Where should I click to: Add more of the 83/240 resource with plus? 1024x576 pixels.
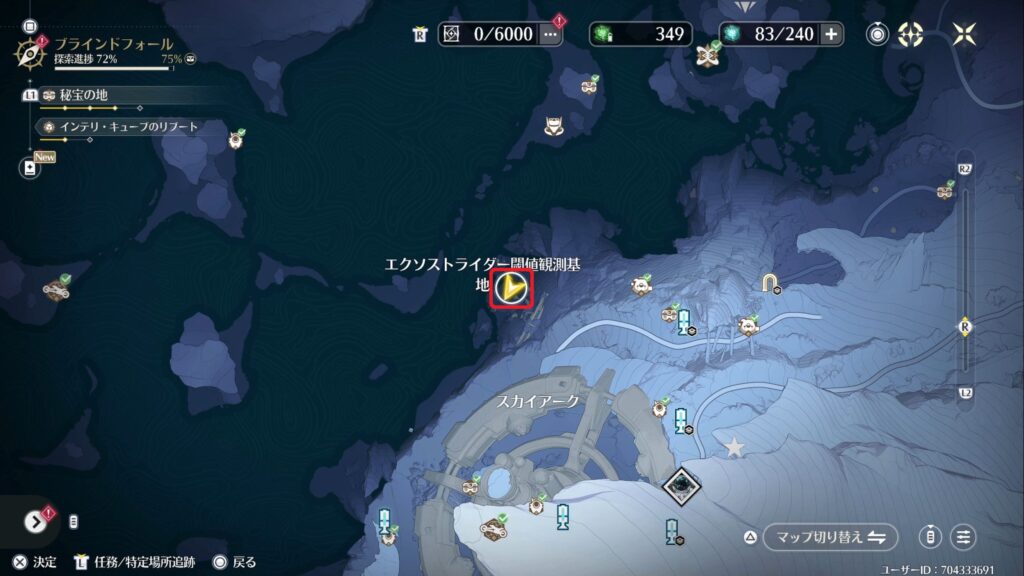click(831, 34)
